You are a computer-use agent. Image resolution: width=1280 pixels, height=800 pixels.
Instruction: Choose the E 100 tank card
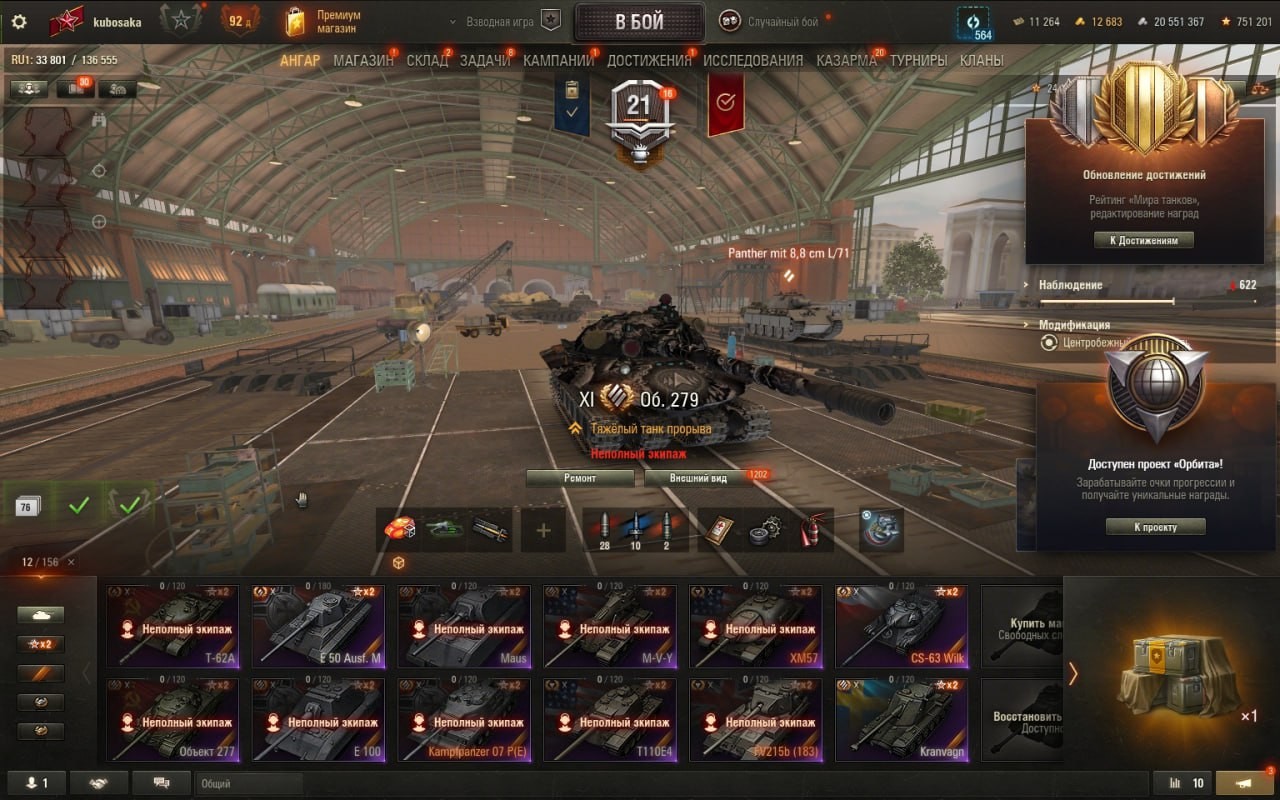[x=318, y=720]
